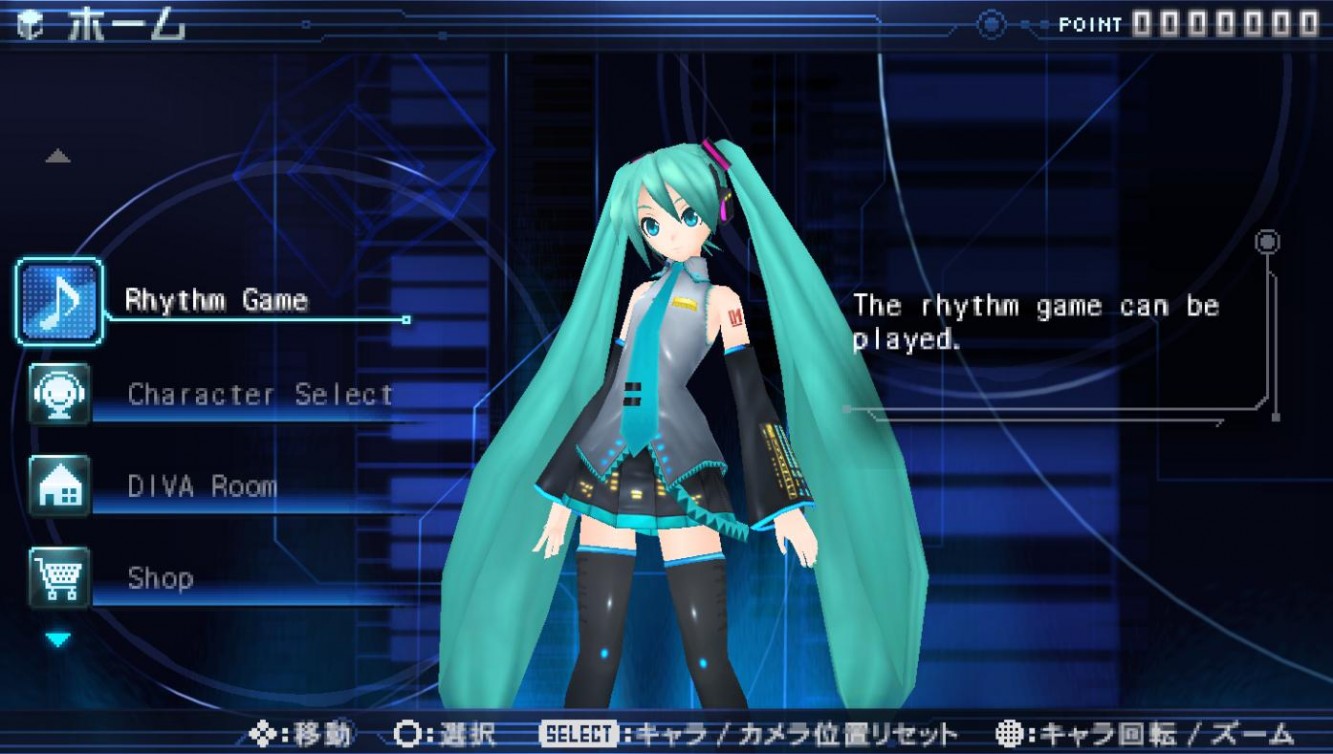Click the headset character icon
The width and height of the screenshot is (1333, 754).
coord(59,394)
